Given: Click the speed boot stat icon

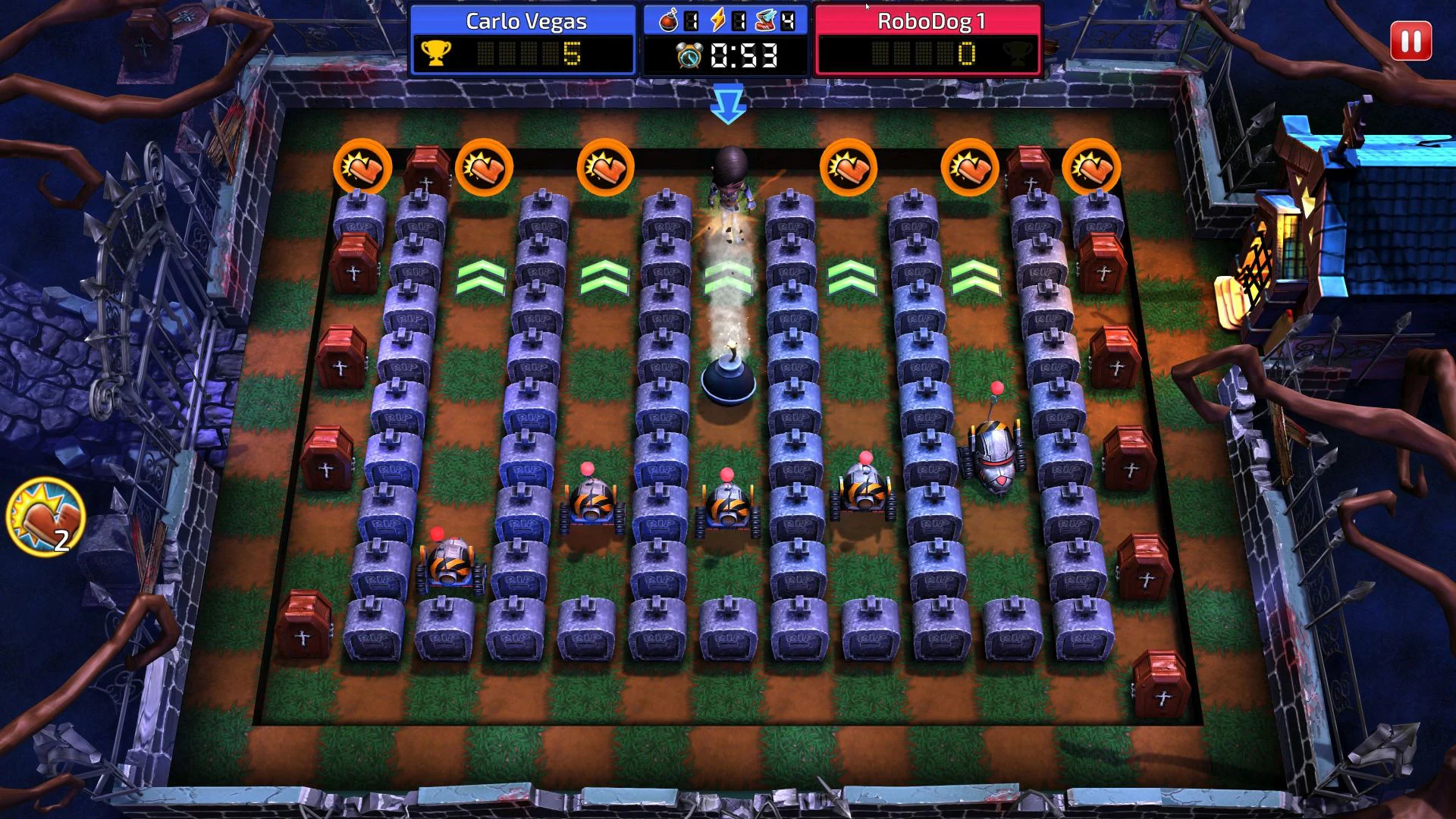Looking at the screenshot, I should pyautogui.click(x=764, y=20).
